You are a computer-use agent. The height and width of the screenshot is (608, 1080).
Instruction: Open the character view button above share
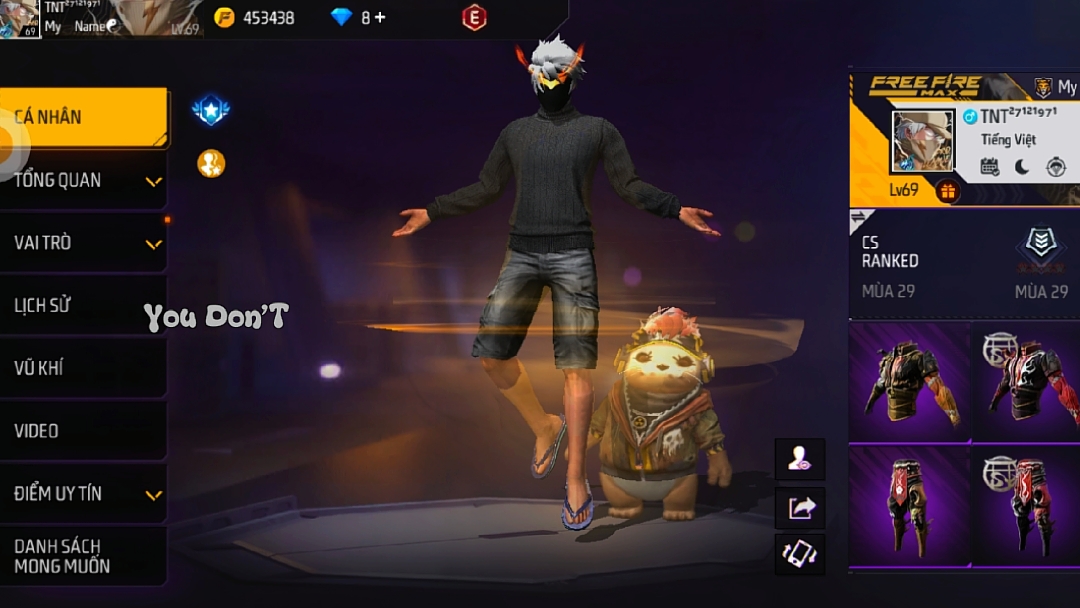coord(800,459)
